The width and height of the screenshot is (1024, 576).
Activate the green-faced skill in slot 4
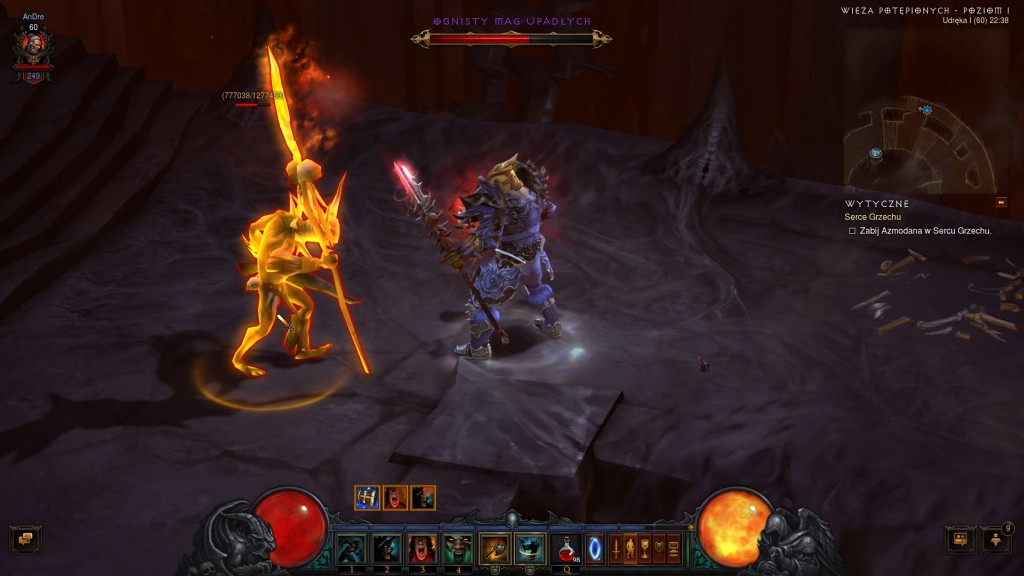[x=457, y=549]
